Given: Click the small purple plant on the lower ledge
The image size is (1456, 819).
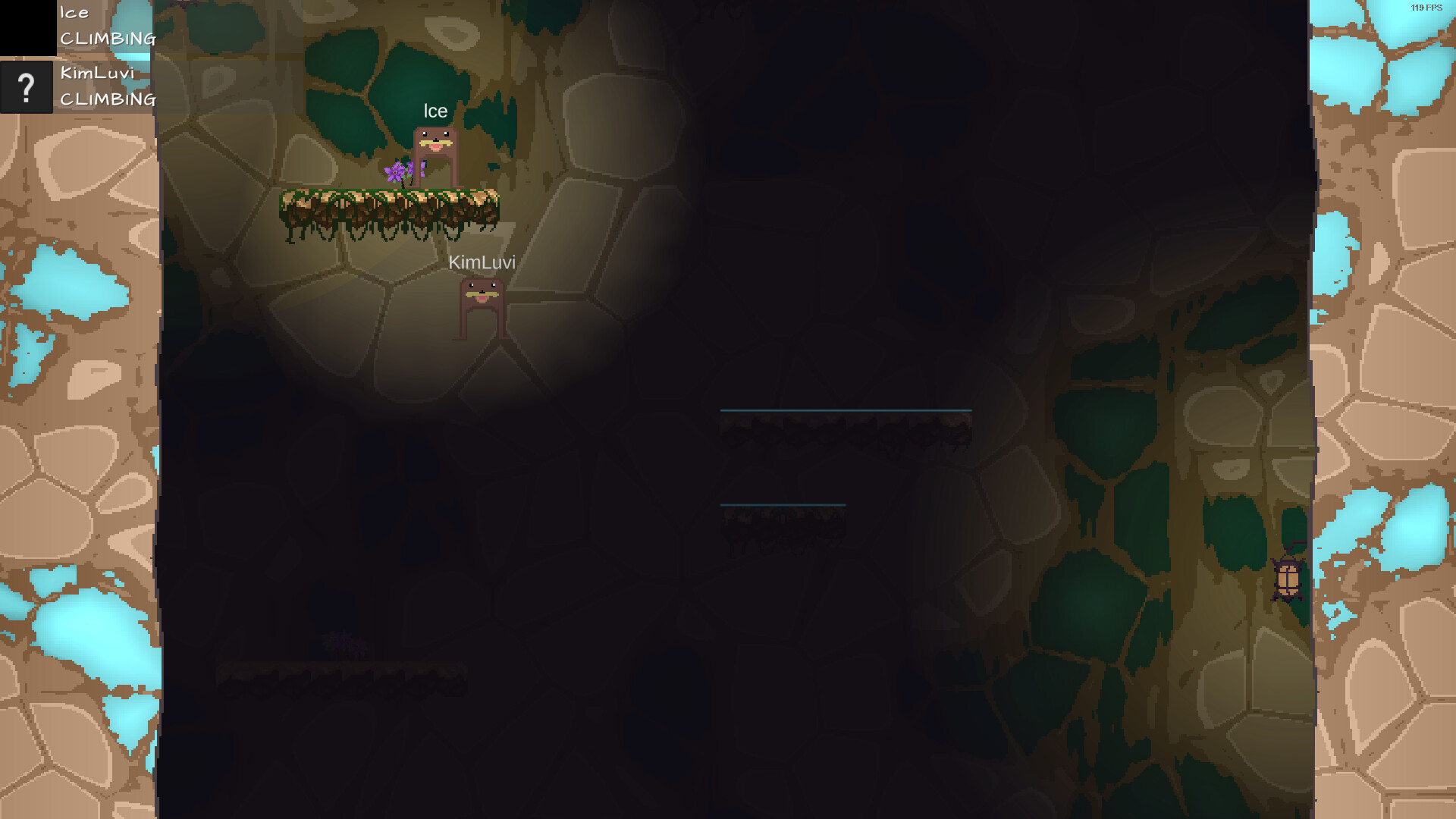Looking at the screenshot, I should (344, 645).
